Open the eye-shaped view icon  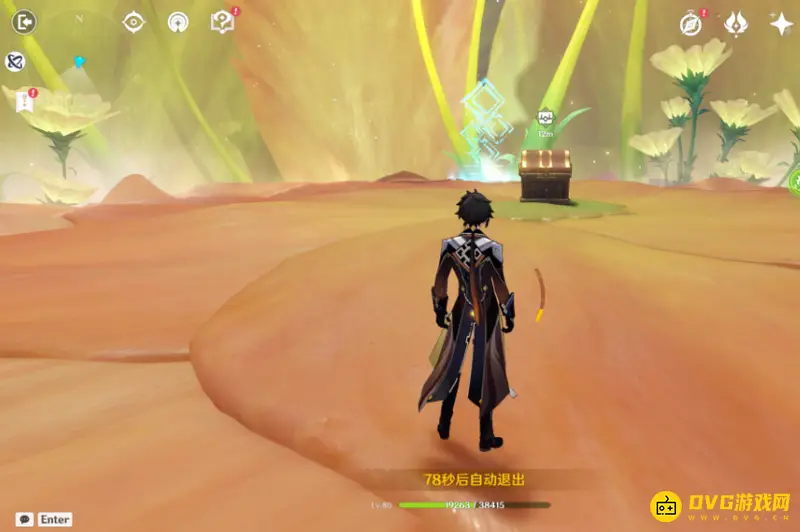133,21
